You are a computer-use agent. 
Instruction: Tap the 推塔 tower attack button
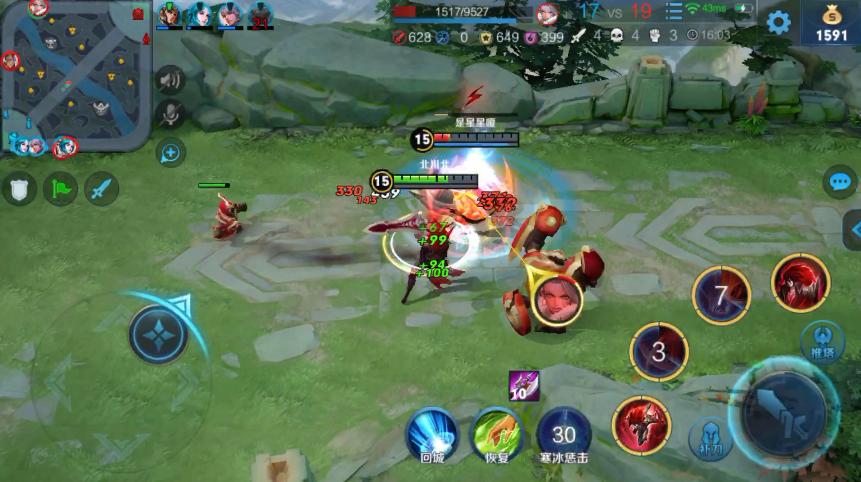pyautogui.click(x=823, y=339)
